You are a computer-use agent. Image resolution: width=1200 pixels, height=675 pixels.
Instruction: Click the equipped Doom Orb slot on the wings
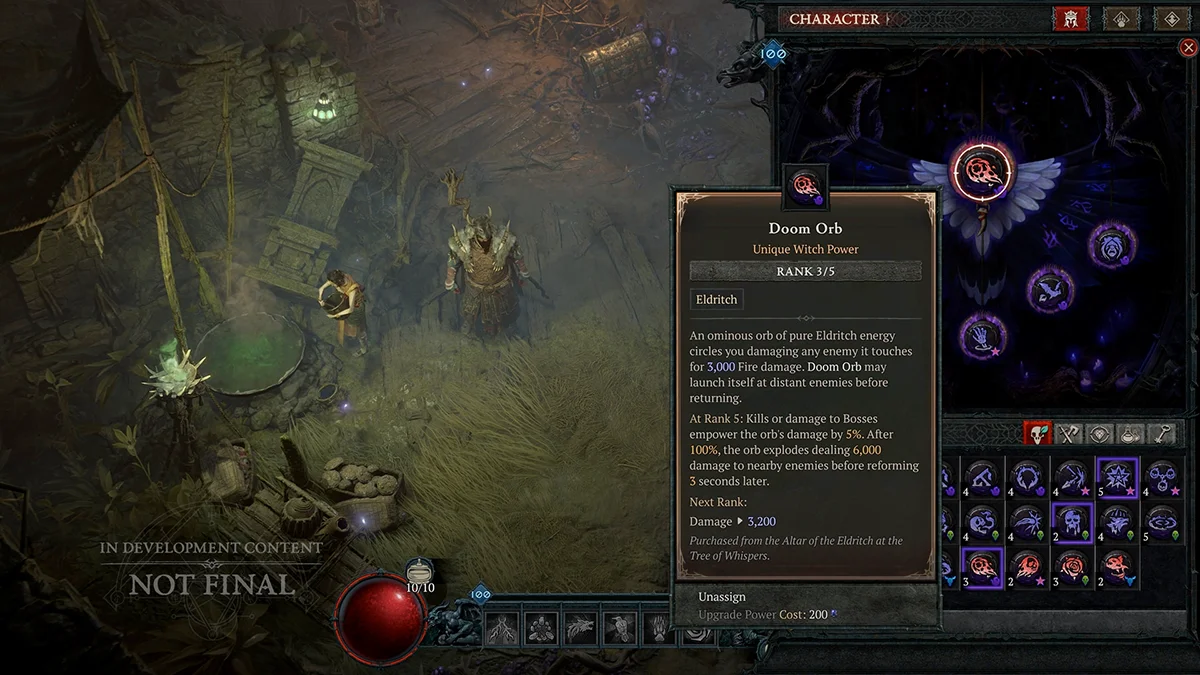981,172
